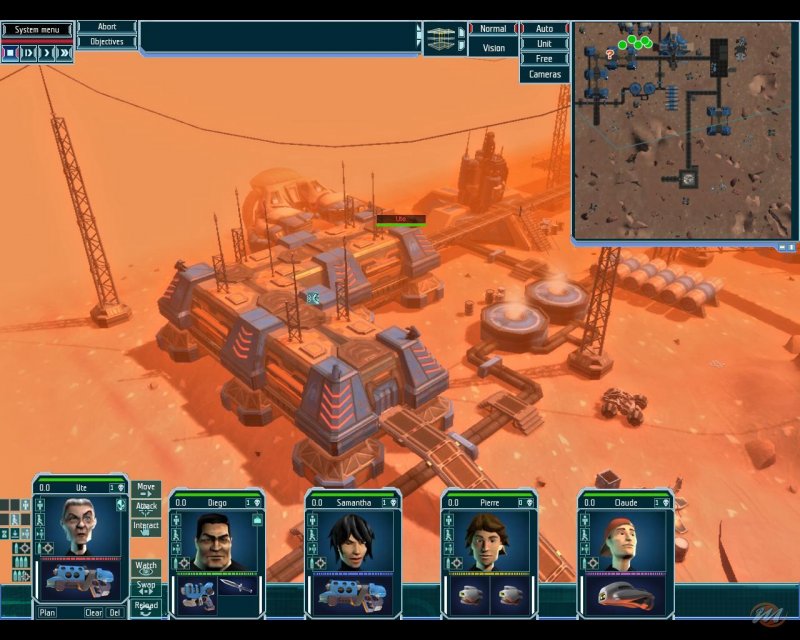Open Ute's Plan button
Screen dimensions: 800x640
(47, 612)
